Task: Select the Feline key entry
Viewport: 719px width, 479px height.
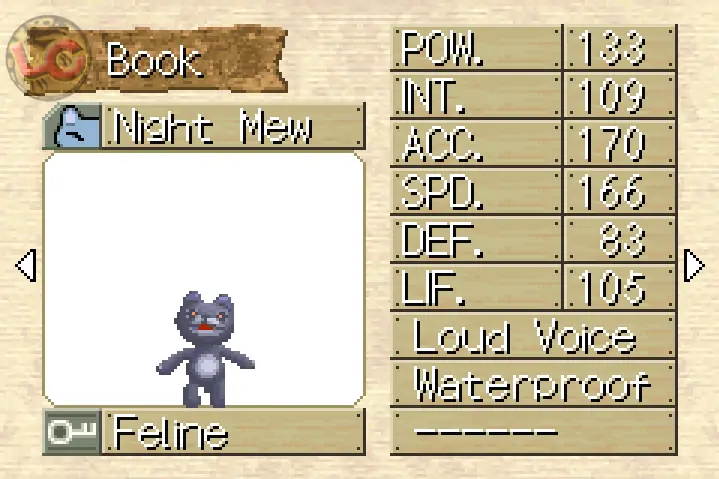Action: tap(203, 433)
